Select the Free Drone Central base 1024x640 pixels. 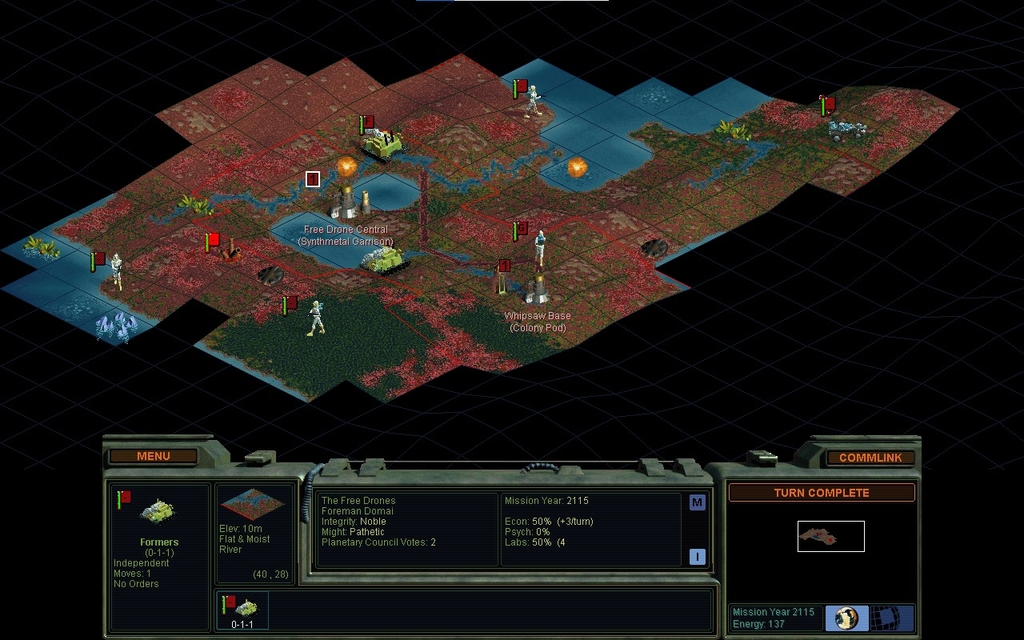pyautogui.click(x=345, y=200)
